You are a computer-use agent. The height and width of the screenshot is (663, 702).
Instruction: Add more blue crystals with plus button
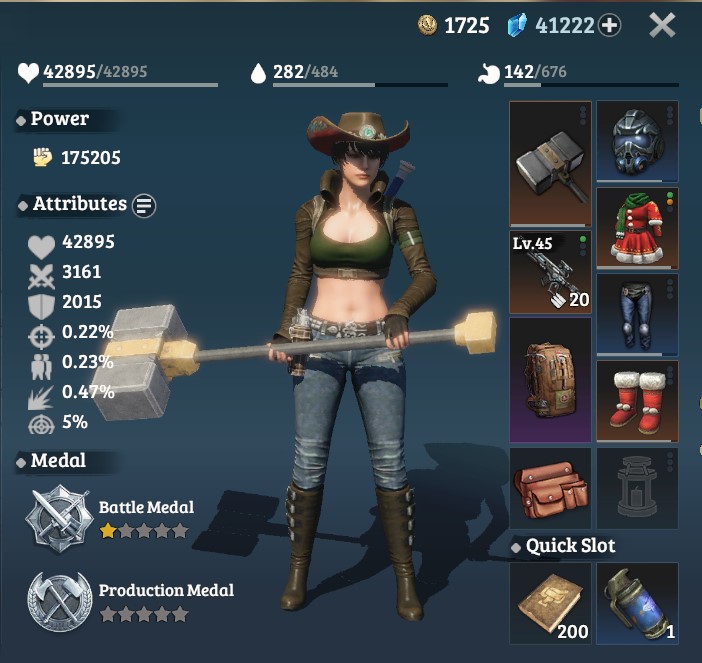pyautogui.click(x=609, y=26)
